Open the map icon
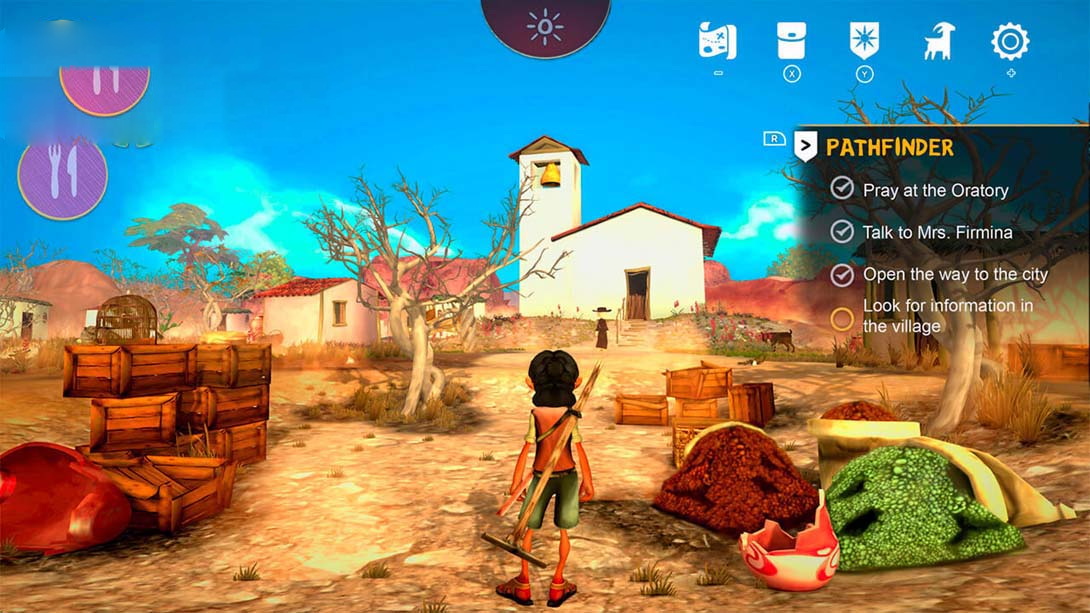 coord(717,41)
